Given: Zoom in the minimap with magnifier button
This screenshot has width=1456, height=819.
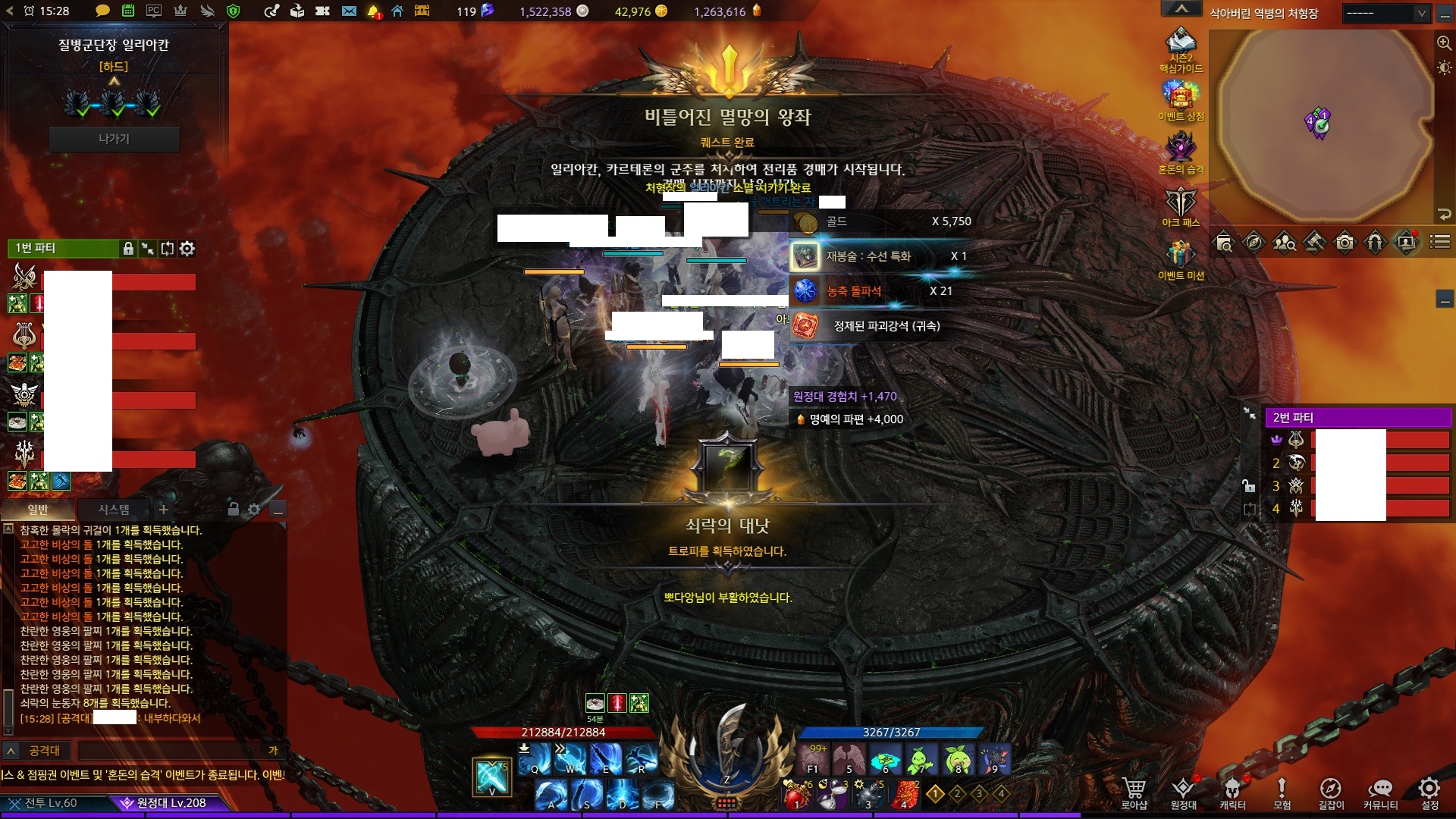Looking at the screenshot, I should [1444, 43].
